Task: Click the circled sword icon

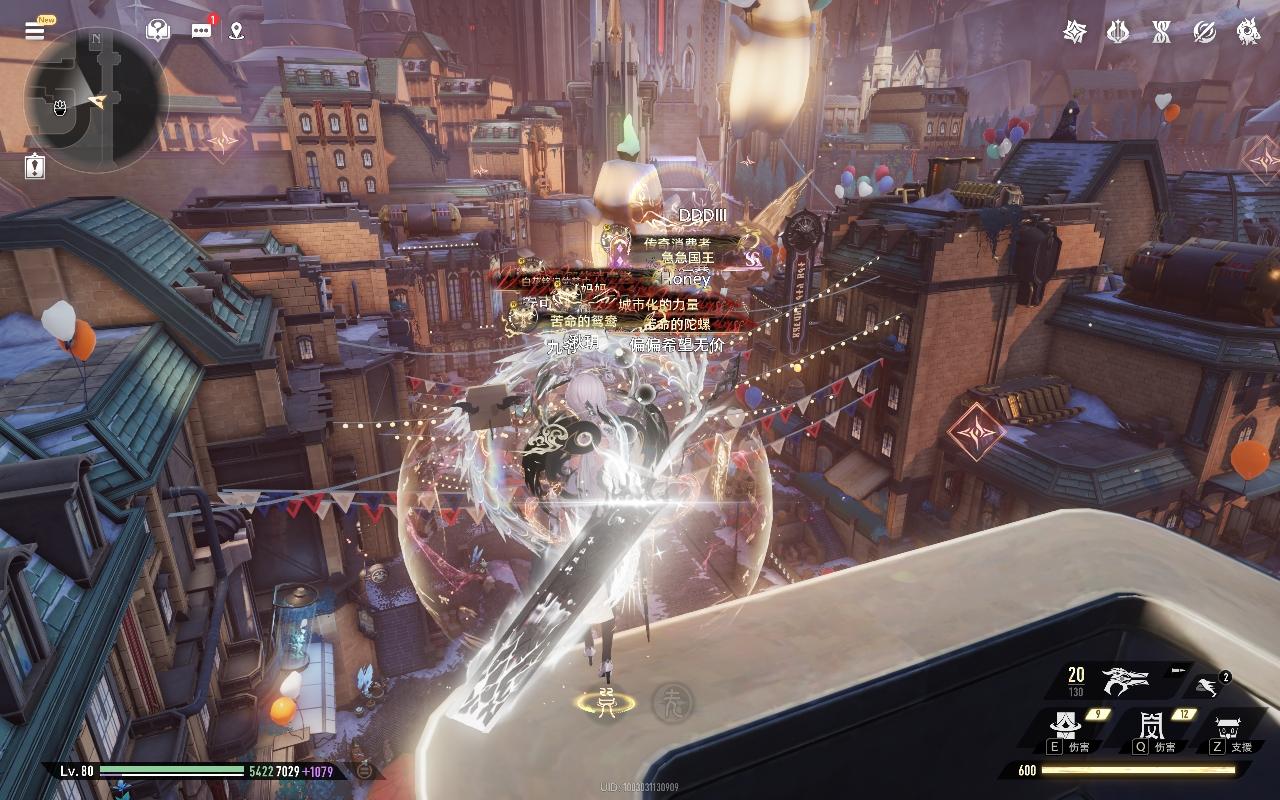Action: click(1205, 32)
